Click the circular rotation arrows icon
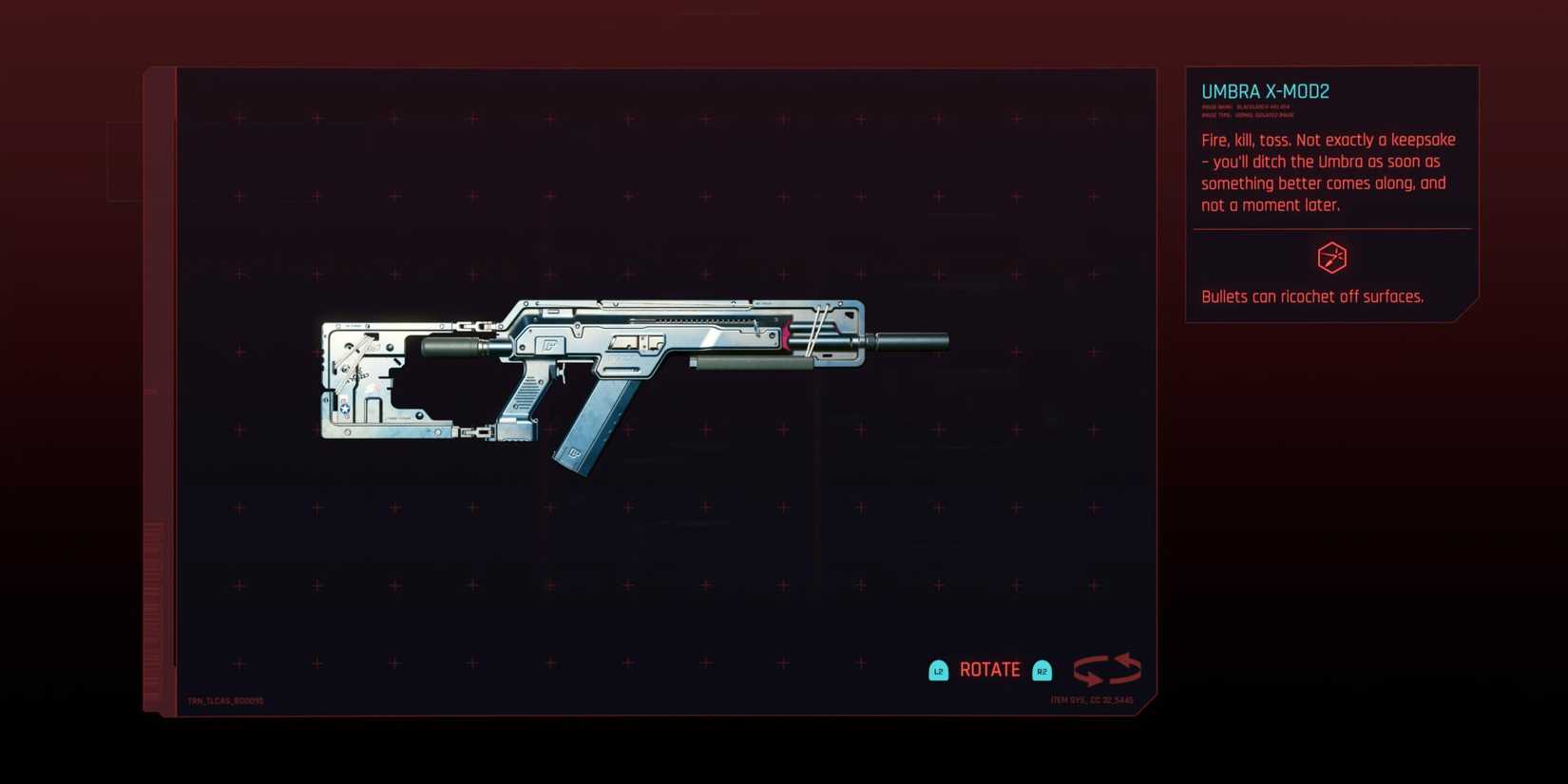The width and height of the screenshot is (1568, 784). [1108, 669]
